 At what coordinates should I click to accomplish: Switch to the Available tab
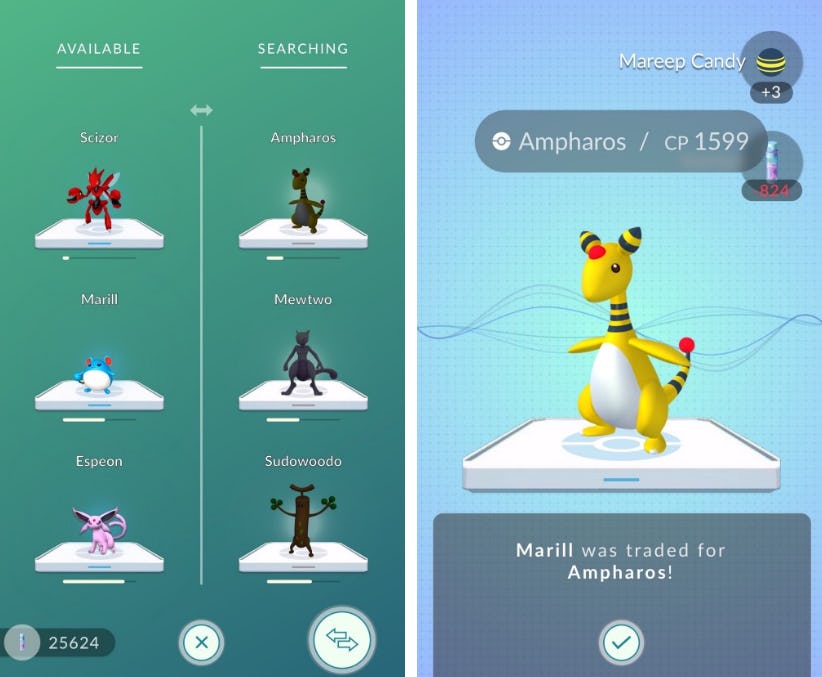tap(98, 49)
